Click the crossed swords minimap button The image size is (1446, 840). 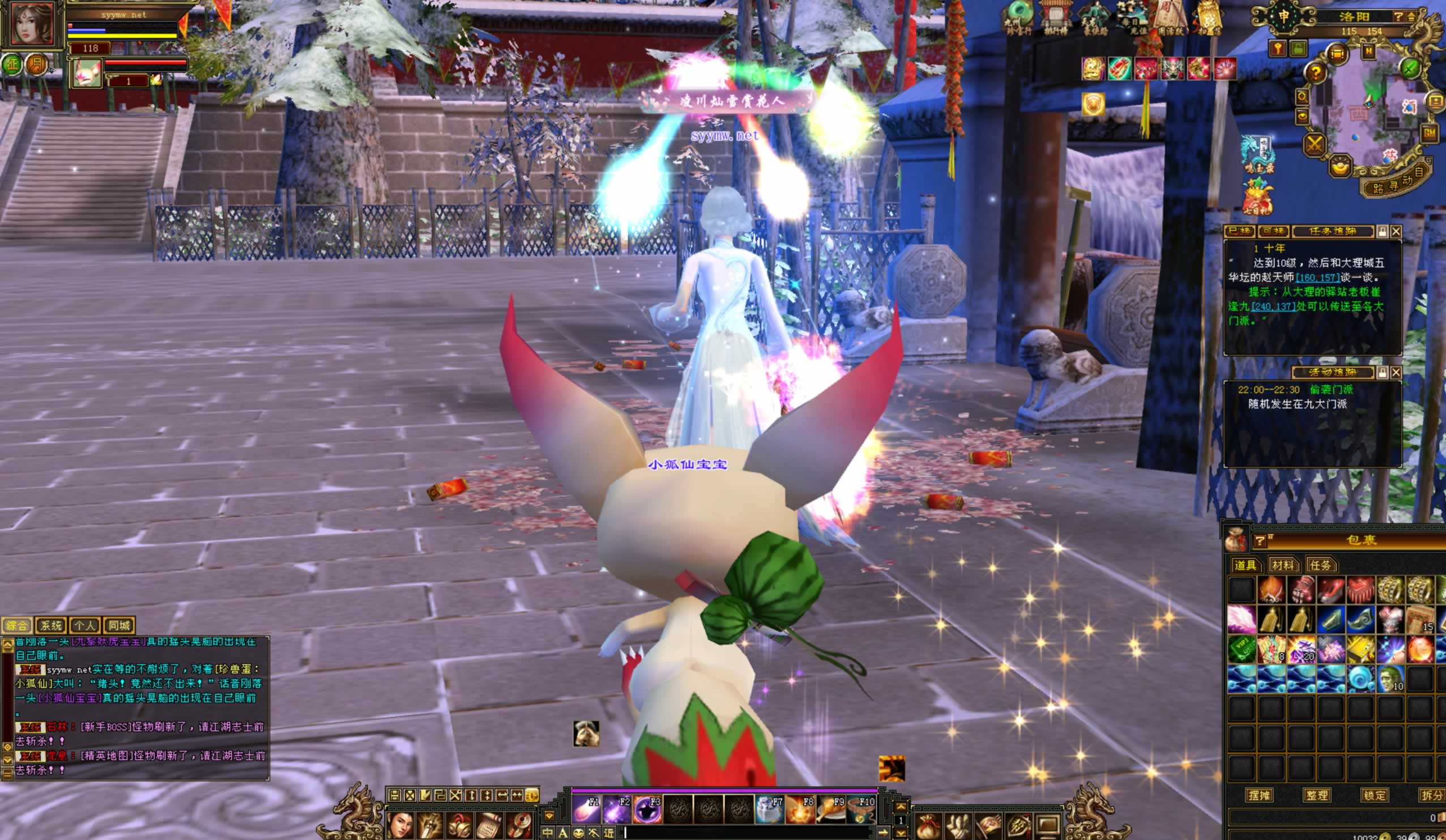(1314, 143)
